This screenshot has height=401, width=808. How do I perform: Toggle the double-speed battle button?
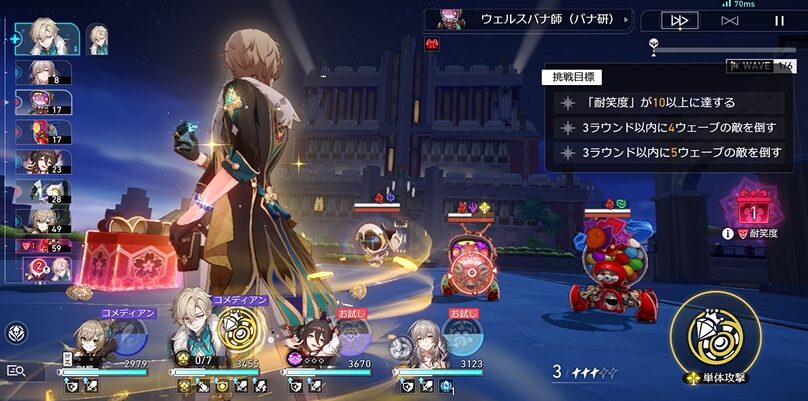tap(680, 20)
